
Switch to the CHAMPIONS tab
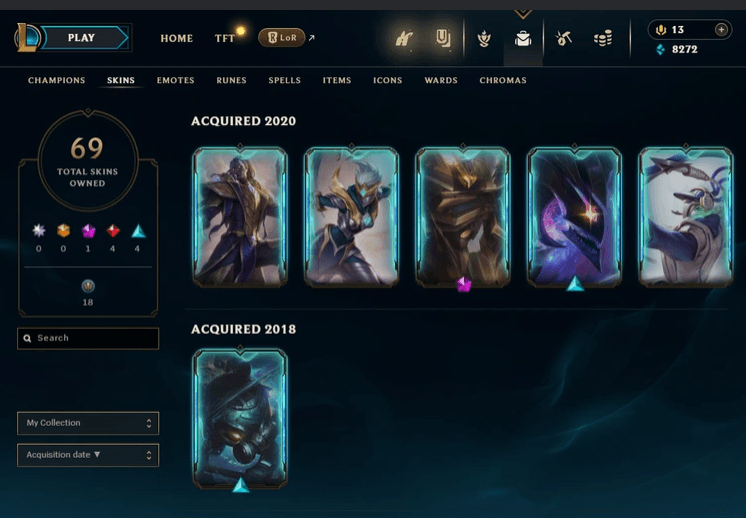(57, 80)
